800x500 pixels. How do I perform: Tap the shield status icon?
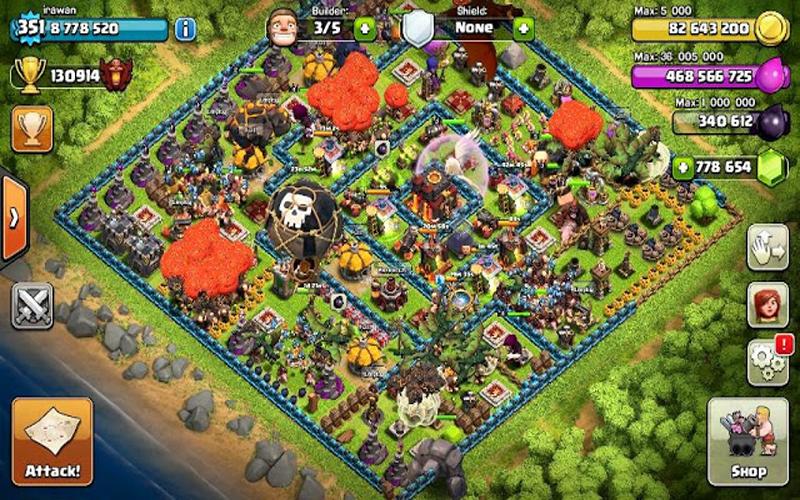(x=418, y=28)
